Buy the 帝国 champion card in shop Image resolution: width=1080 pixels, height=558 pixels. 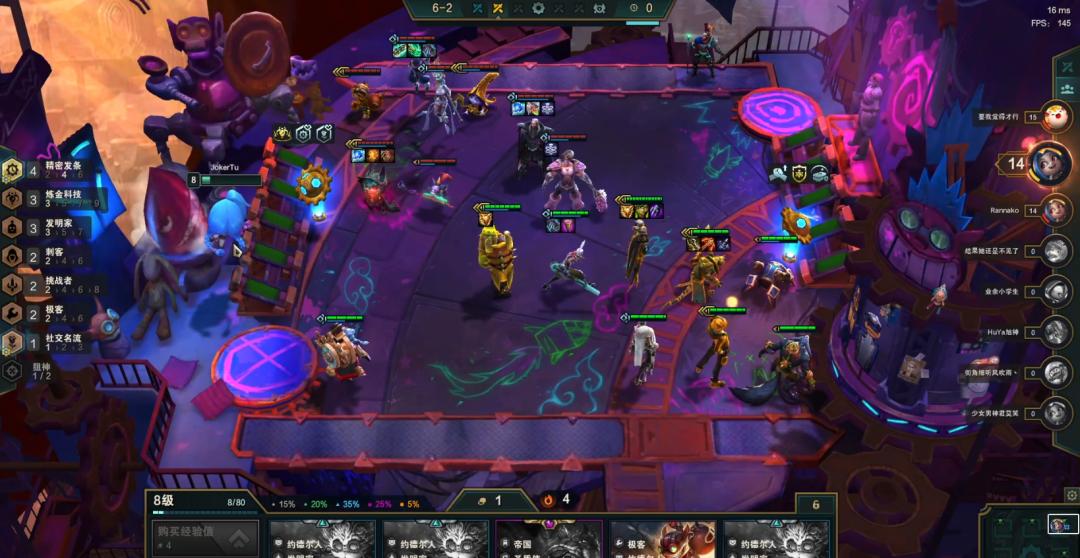coord(549,539)
